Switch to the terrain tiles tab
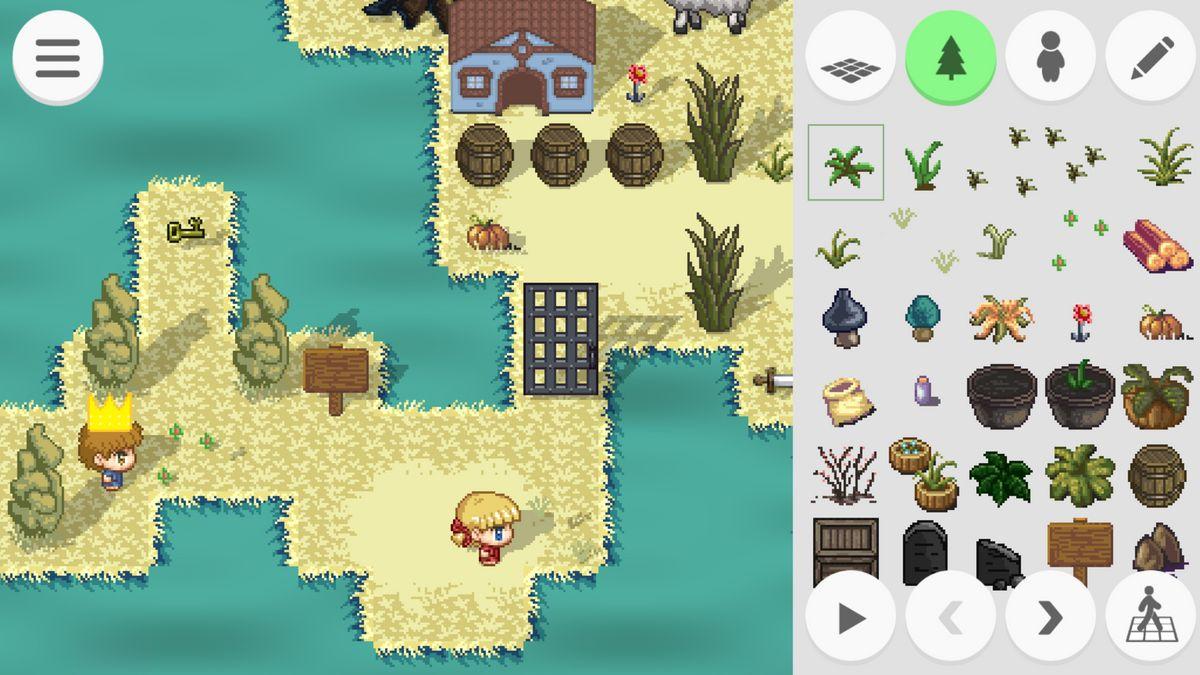 coord(850,57)
